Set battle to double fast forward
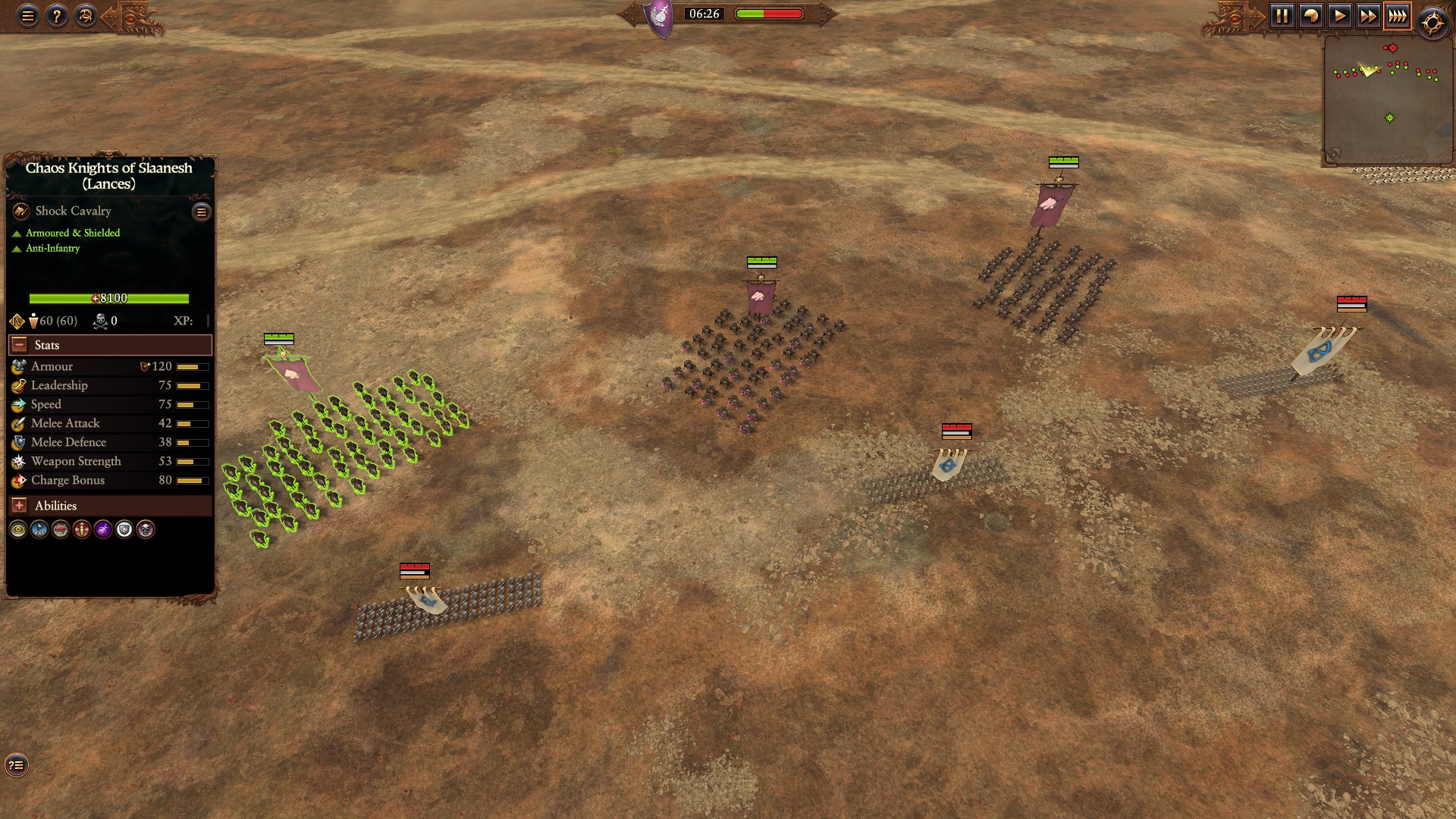Viewport: 1456px width, 819px height. tap(1368, 16)
